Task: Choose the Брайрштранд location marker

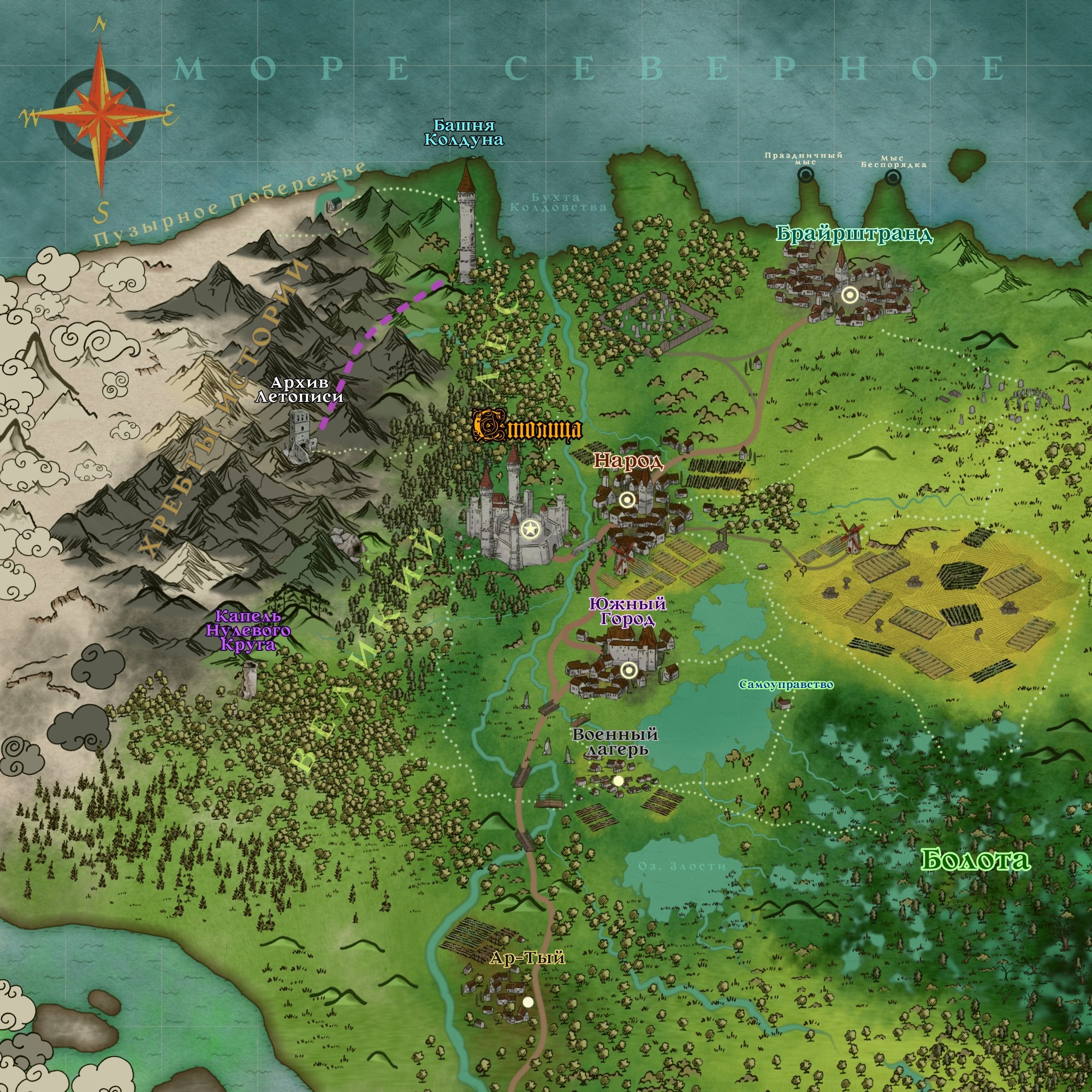Action: pos(849,295)
